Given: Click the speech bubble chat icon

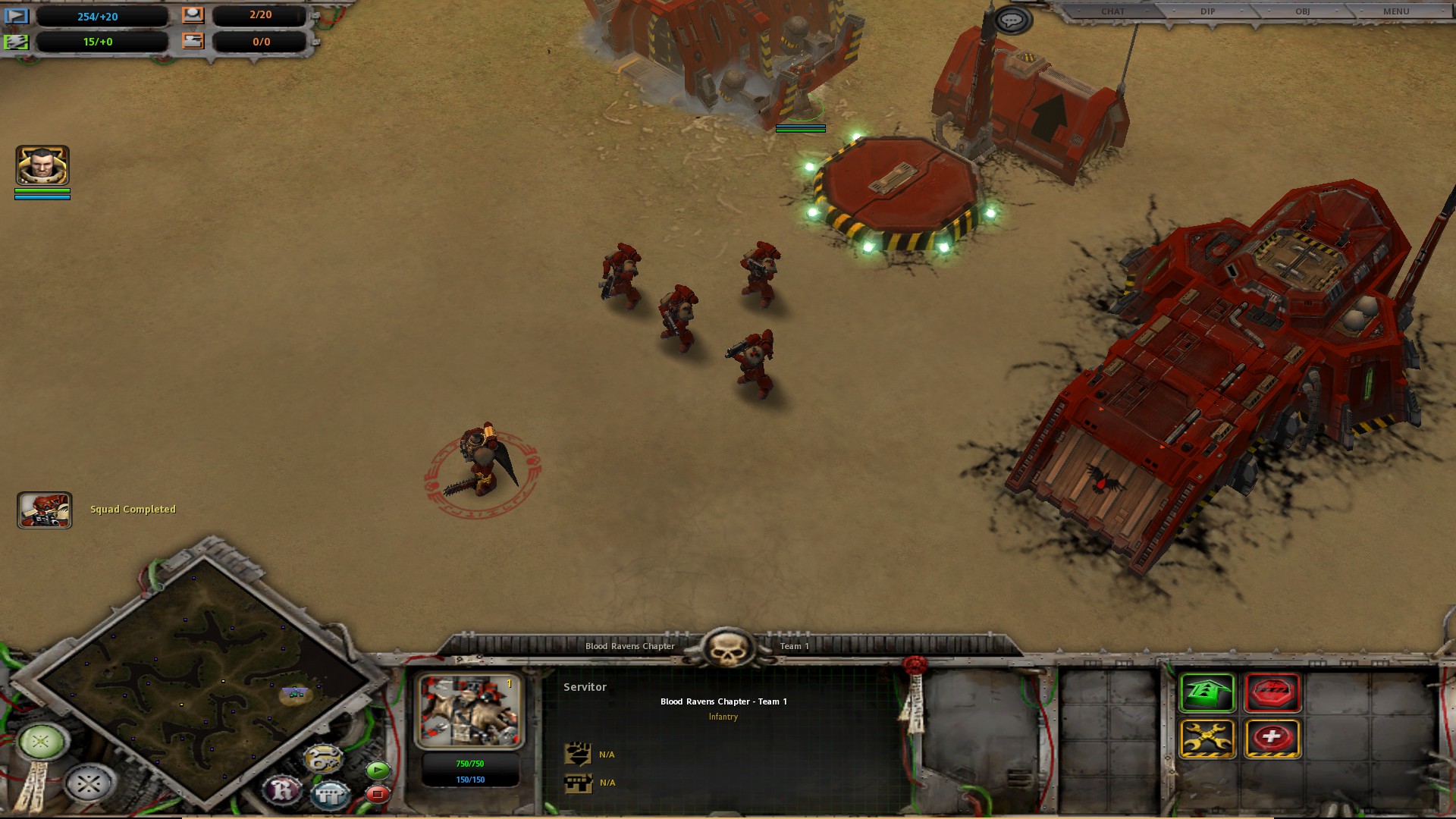Looking at the screenshot, I should (x=1012, y=20).
